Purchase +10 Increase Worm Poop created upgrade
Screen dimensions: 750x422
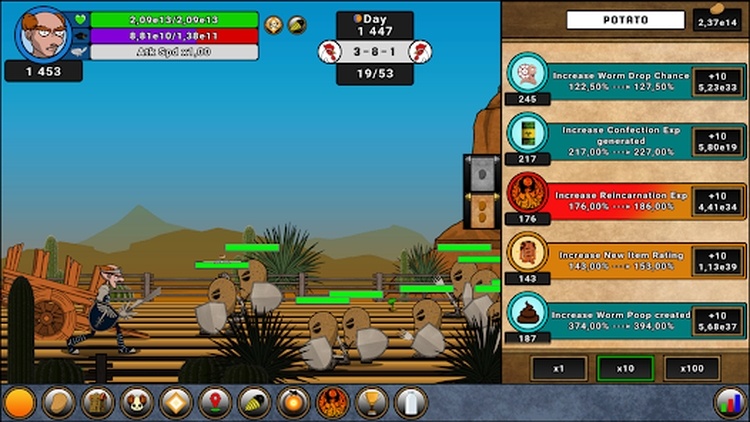[719, 313]
